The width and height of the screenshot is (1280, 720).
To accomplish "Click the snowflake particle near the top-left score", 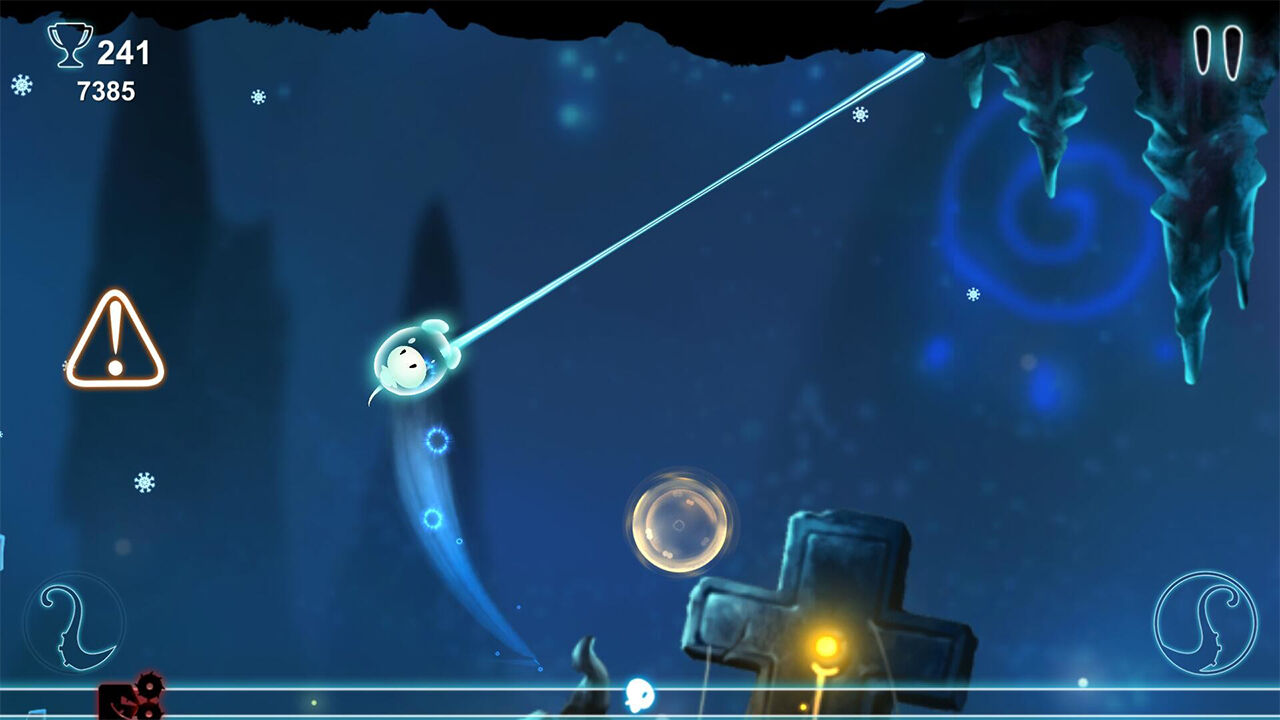I will (22, 87).
